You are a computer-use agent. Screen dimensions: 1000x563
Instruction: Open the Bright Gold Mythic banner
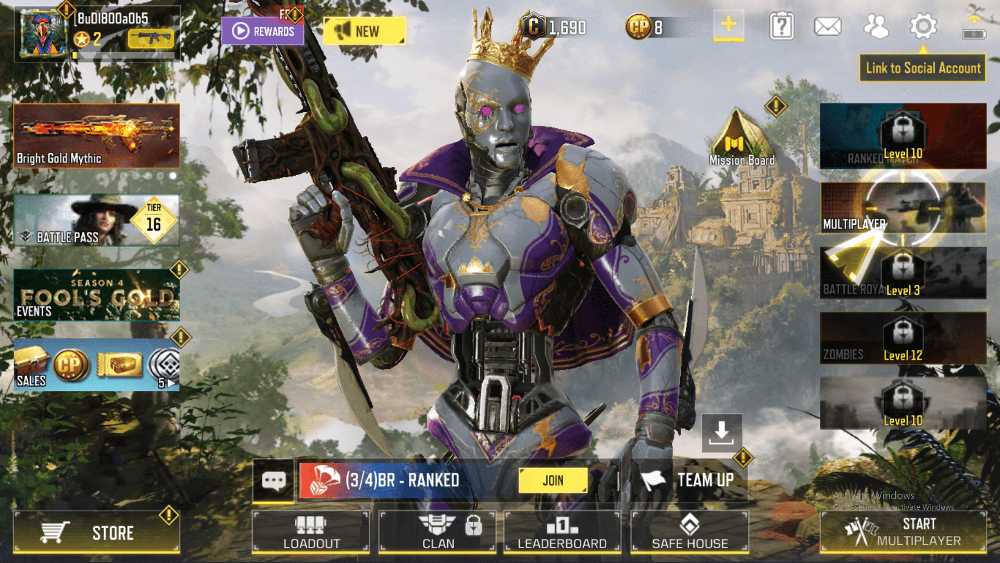coord(97,135)
